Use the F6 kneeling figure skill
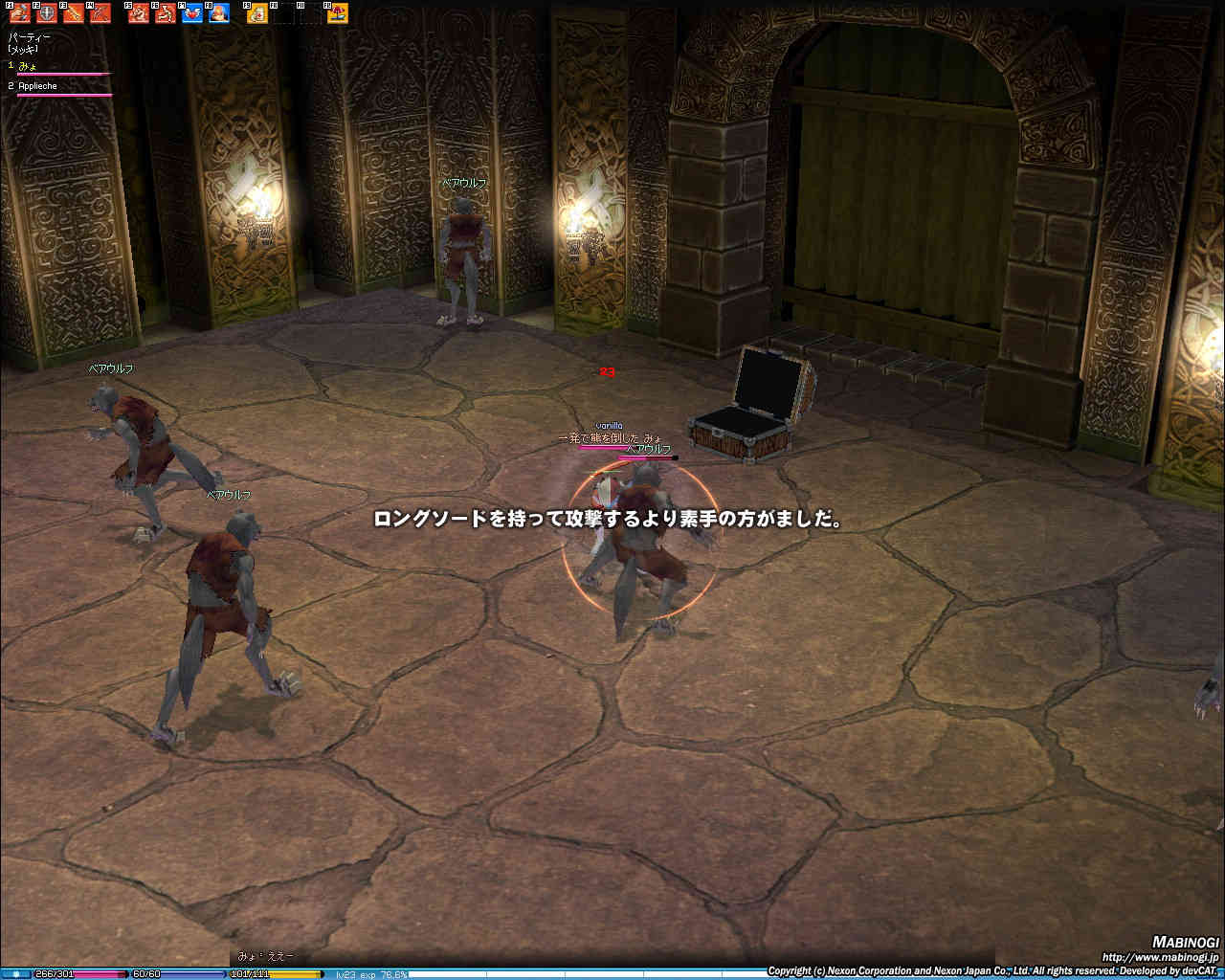The height and width of the screenshot is (980, 1225). tap(166, 13)
